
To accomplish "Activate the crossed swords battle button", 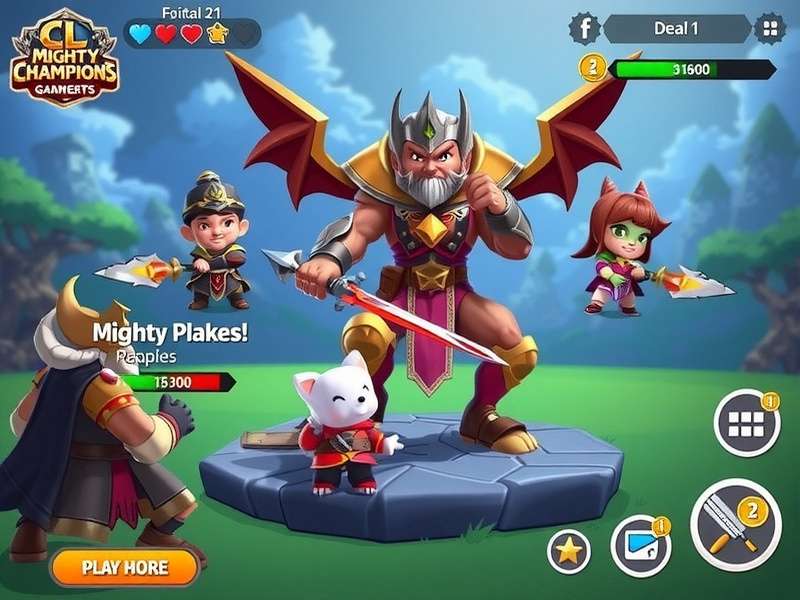I will pos(735,524).
